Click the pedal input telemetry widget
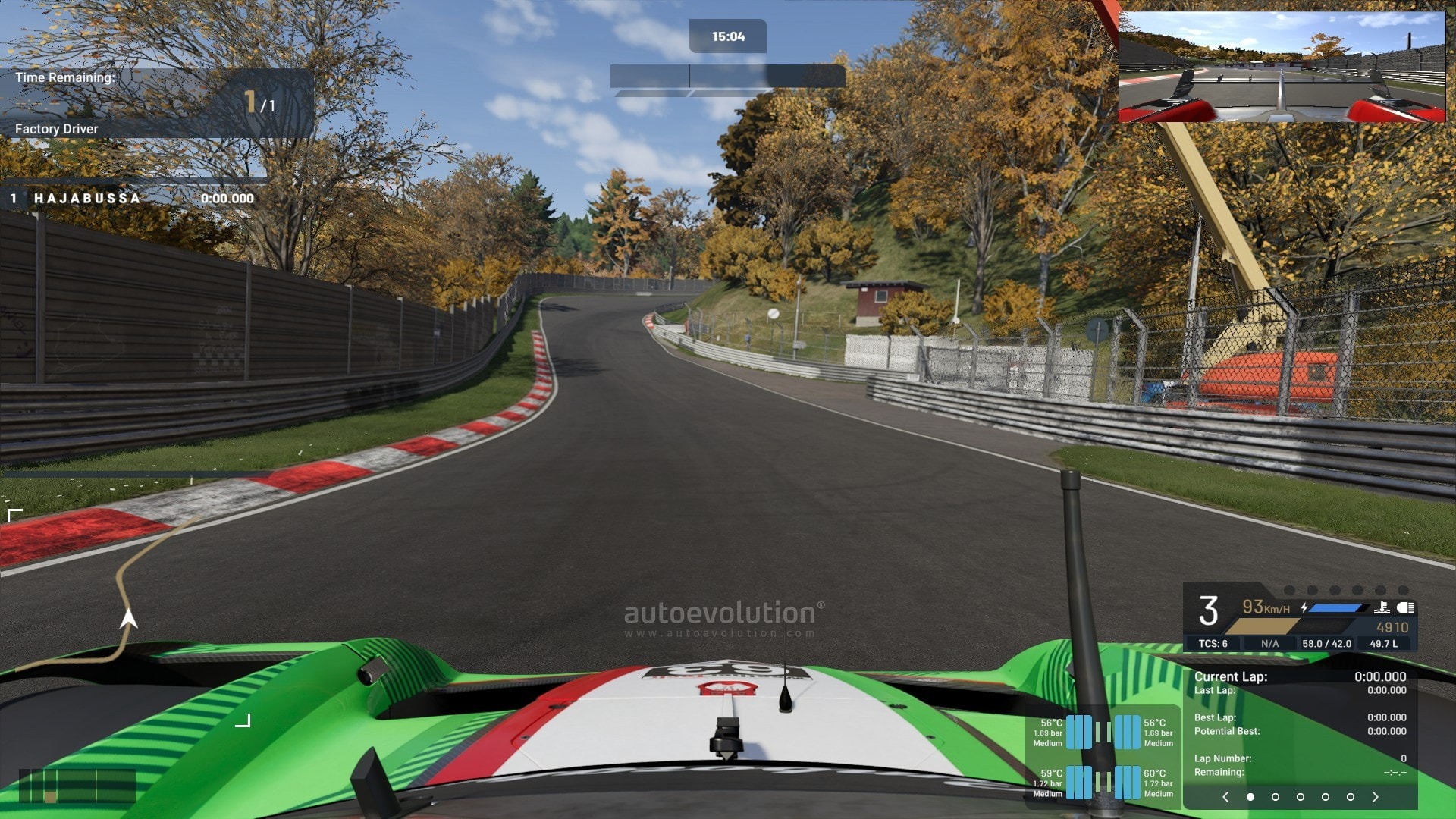1456x819 pixels. click(77, 786)
